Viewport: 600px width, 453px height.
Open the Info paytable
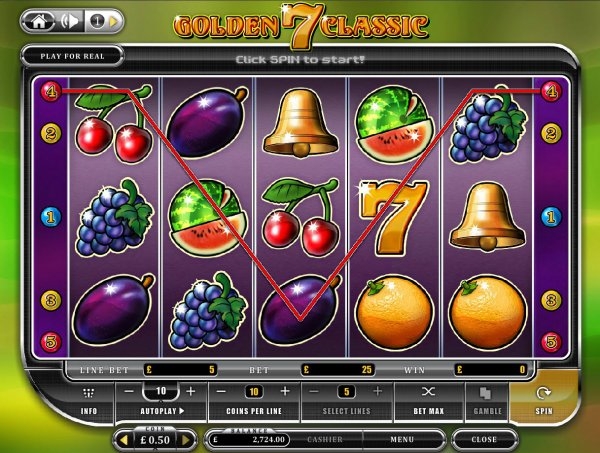89,400
